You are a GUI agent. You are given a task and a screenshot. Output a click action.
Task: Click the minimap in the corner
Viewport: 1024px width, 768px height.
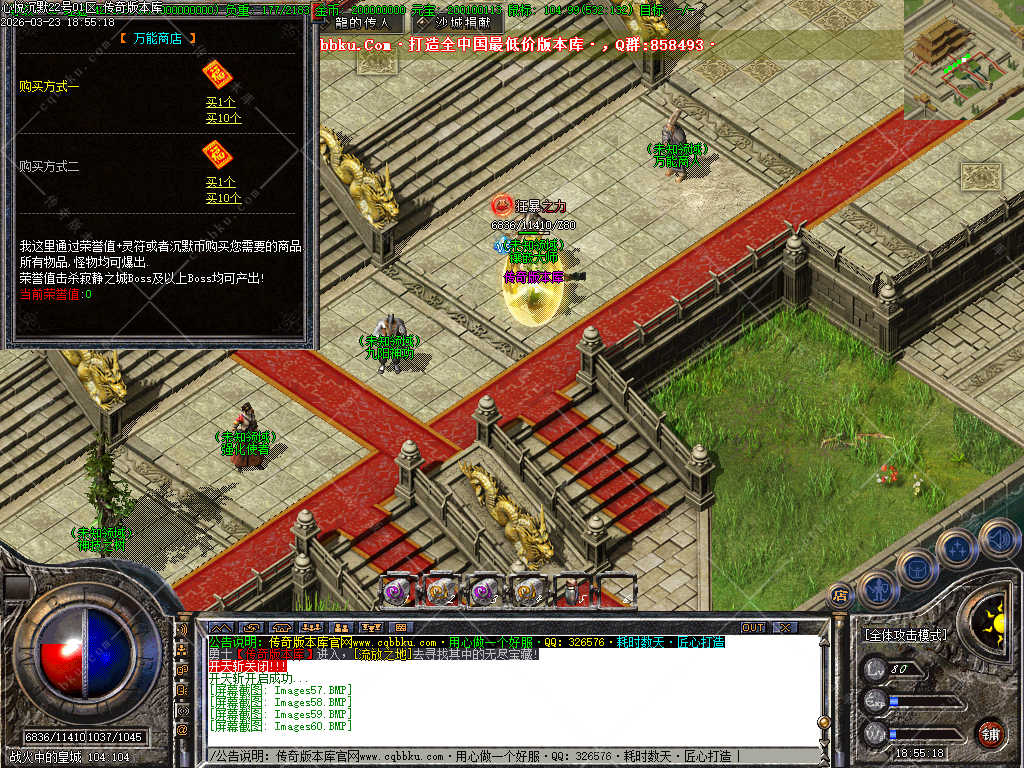tap(963, 58)
